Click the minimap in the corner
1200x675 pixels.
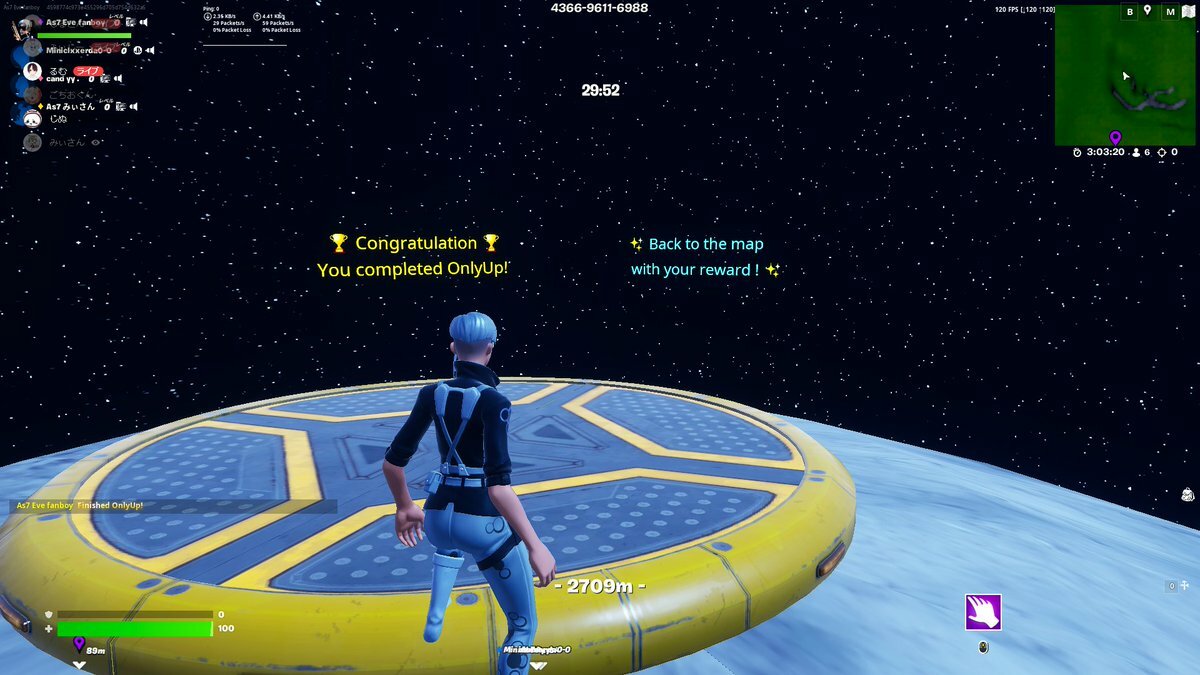coord(1124,83)
